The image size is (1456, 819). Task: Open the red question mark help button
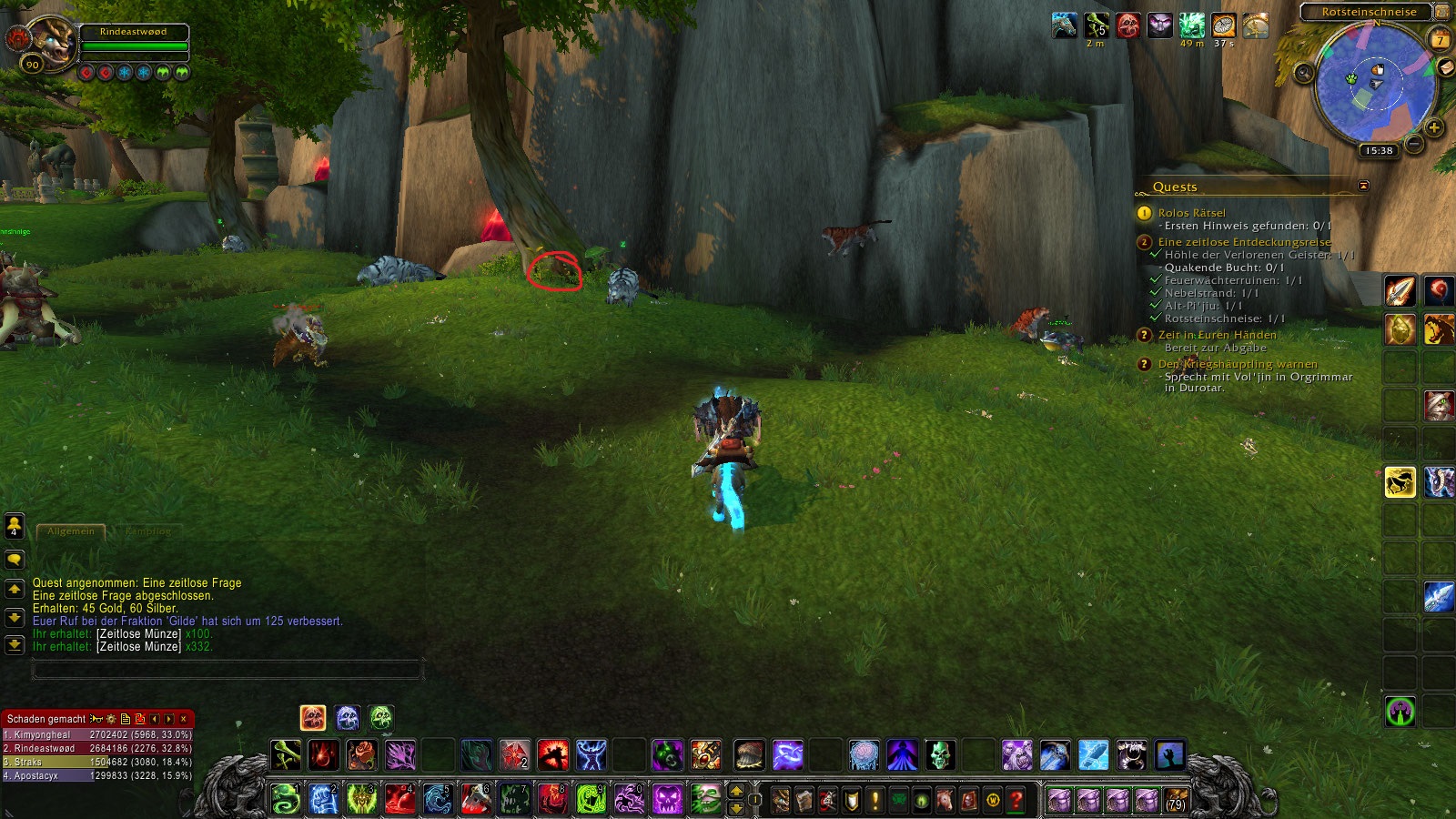(1016, 800)
